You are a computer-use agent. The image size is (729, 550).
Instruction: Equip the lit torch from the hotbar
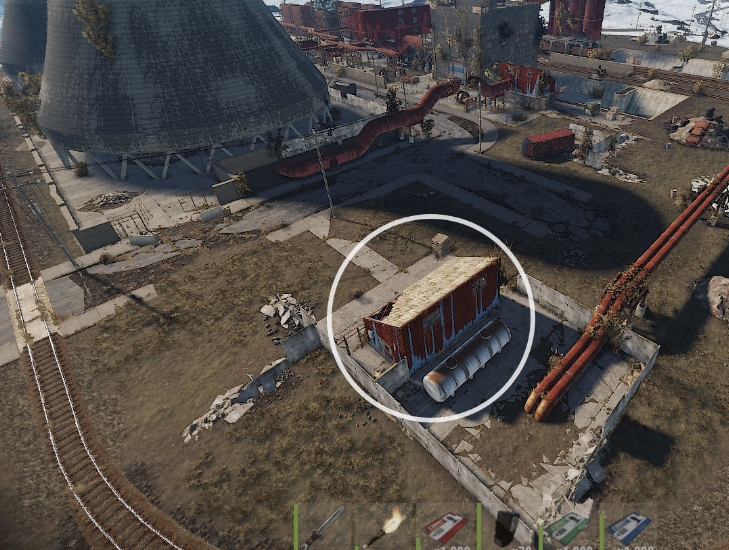[x=384, y=526]
